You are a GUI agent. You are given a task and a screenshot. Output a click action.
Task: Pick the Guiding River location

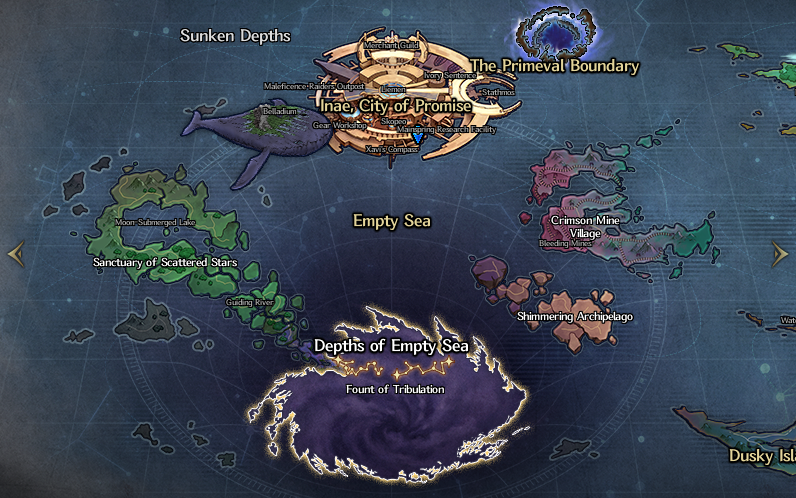pos(250,302)
